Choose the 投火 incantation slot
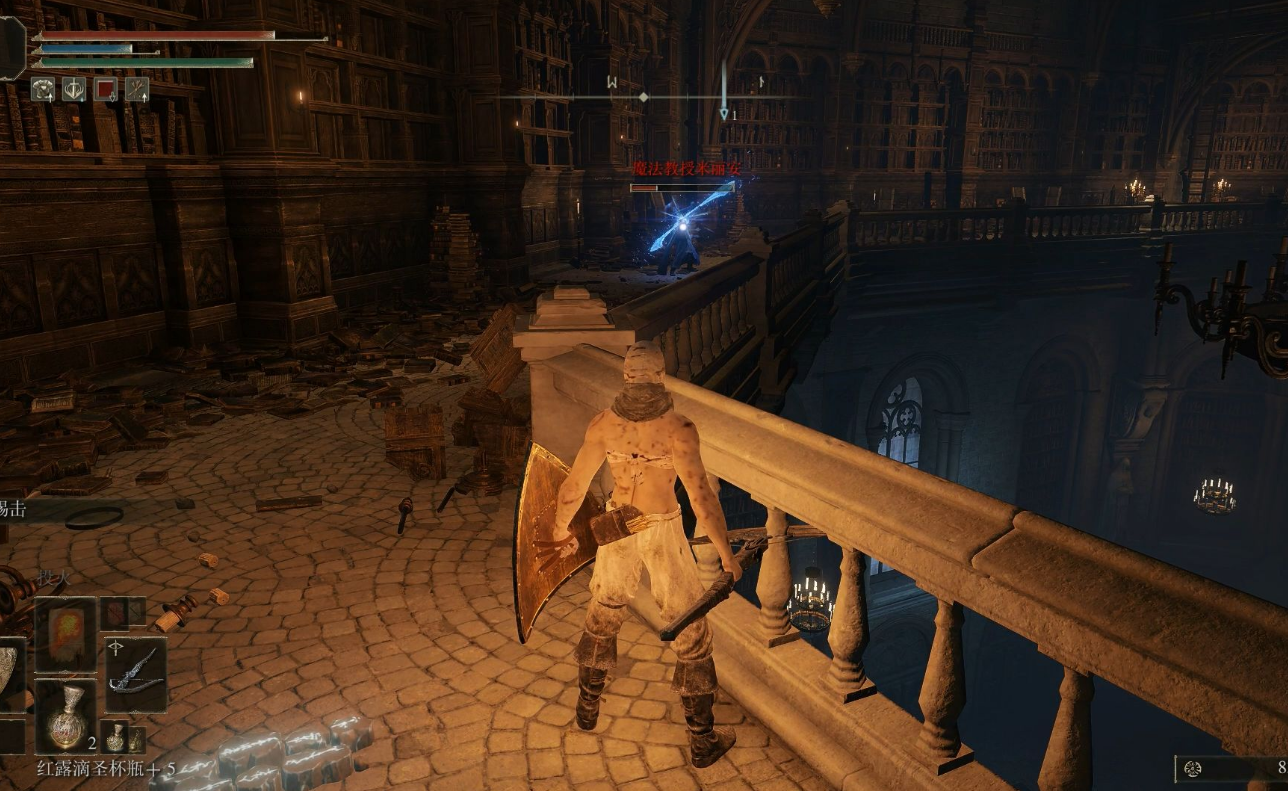Screen dimensions: 1288x791 point(66,635)
